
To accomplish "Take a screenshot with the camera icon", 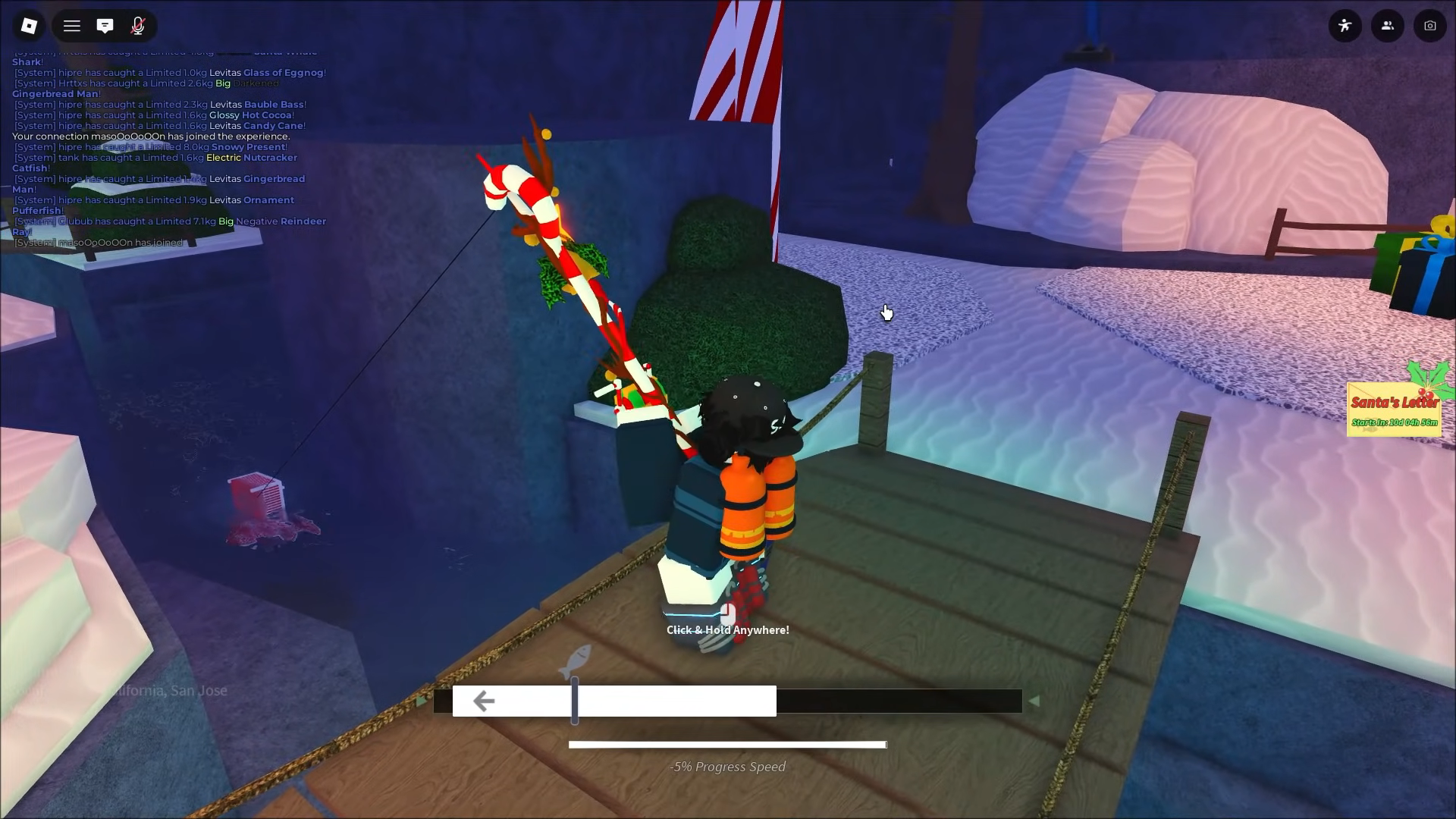I will (x=1430, y=25).
